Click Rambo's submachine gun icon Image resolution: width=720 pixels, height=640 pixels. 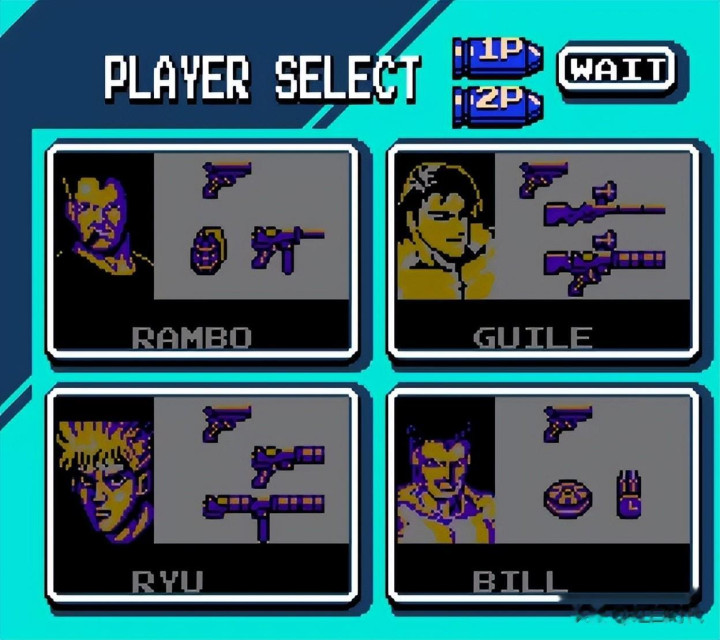point(286,246)
